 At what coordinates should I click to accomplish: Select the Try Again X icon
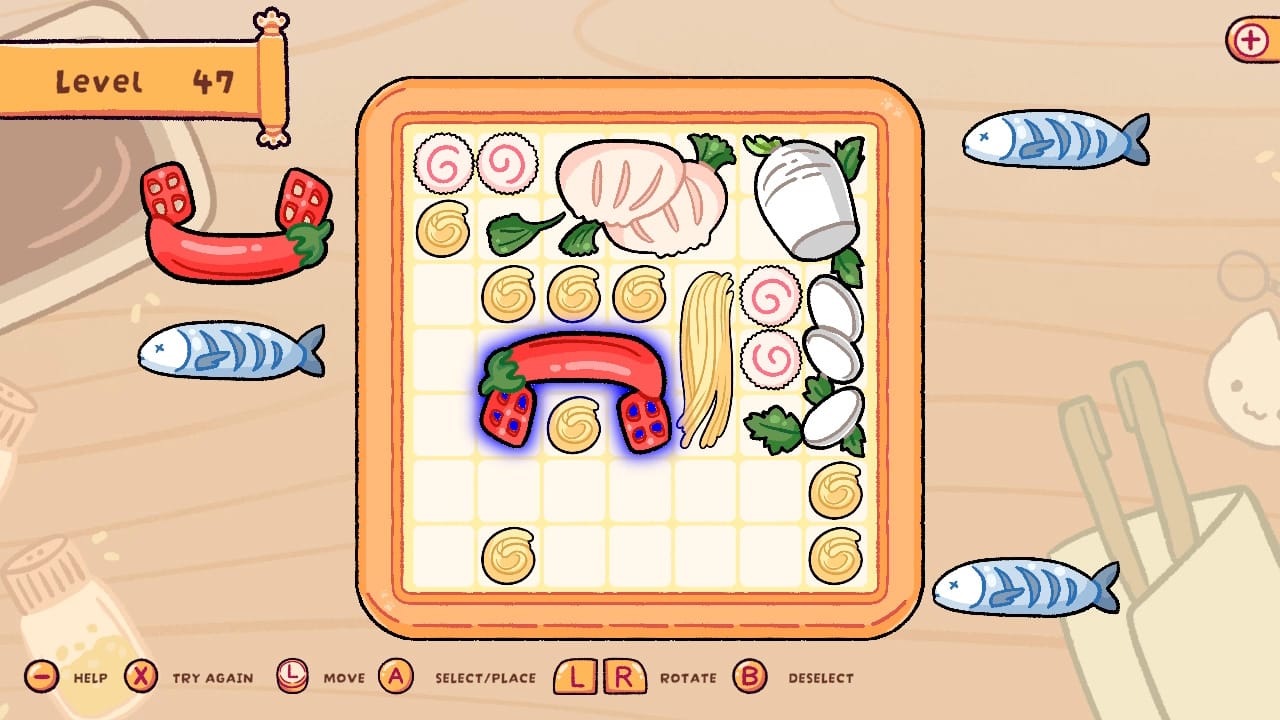(x=138, y=677)
